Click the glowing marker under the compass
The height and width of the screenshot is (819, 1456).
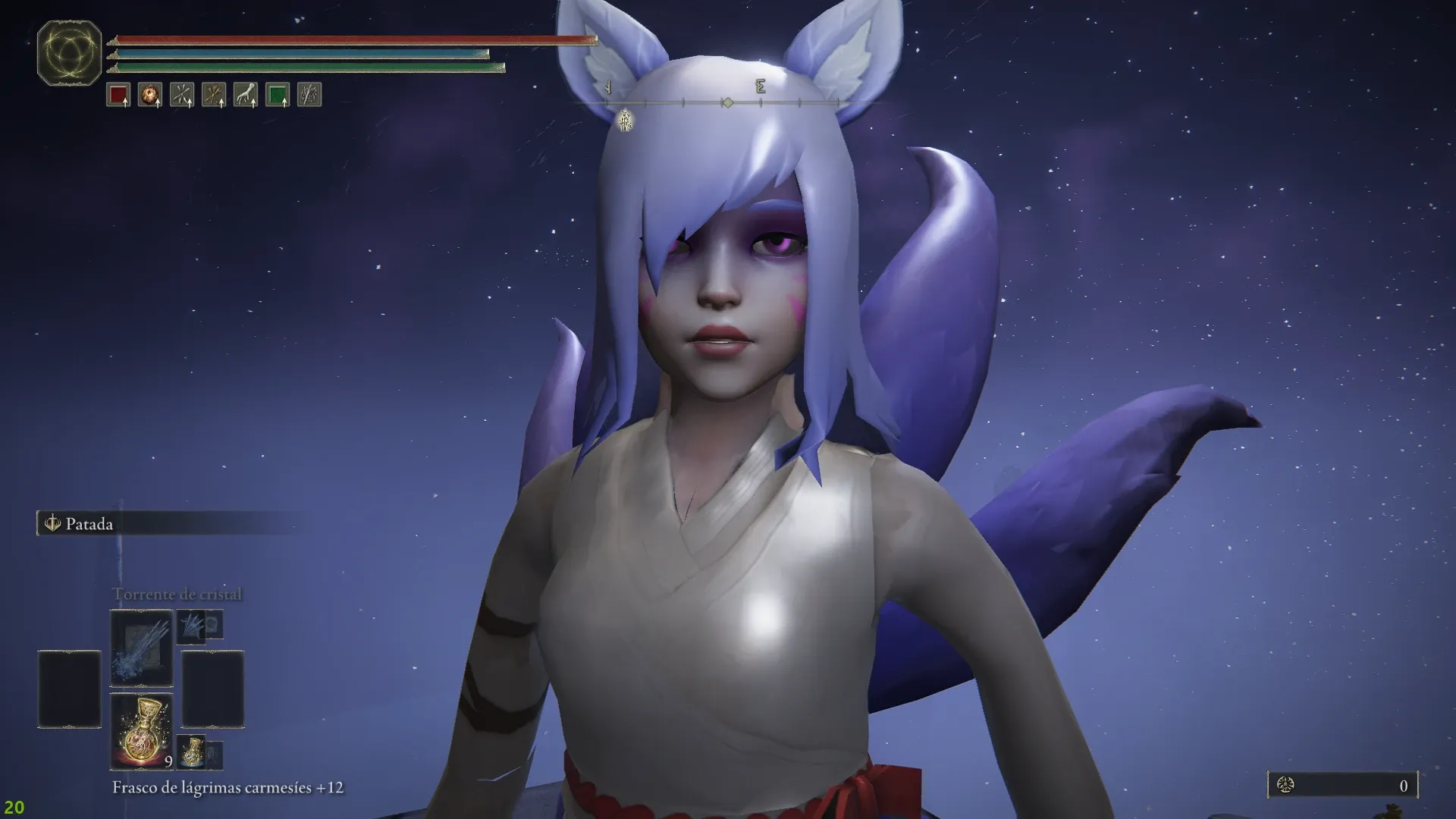(626, 120)
